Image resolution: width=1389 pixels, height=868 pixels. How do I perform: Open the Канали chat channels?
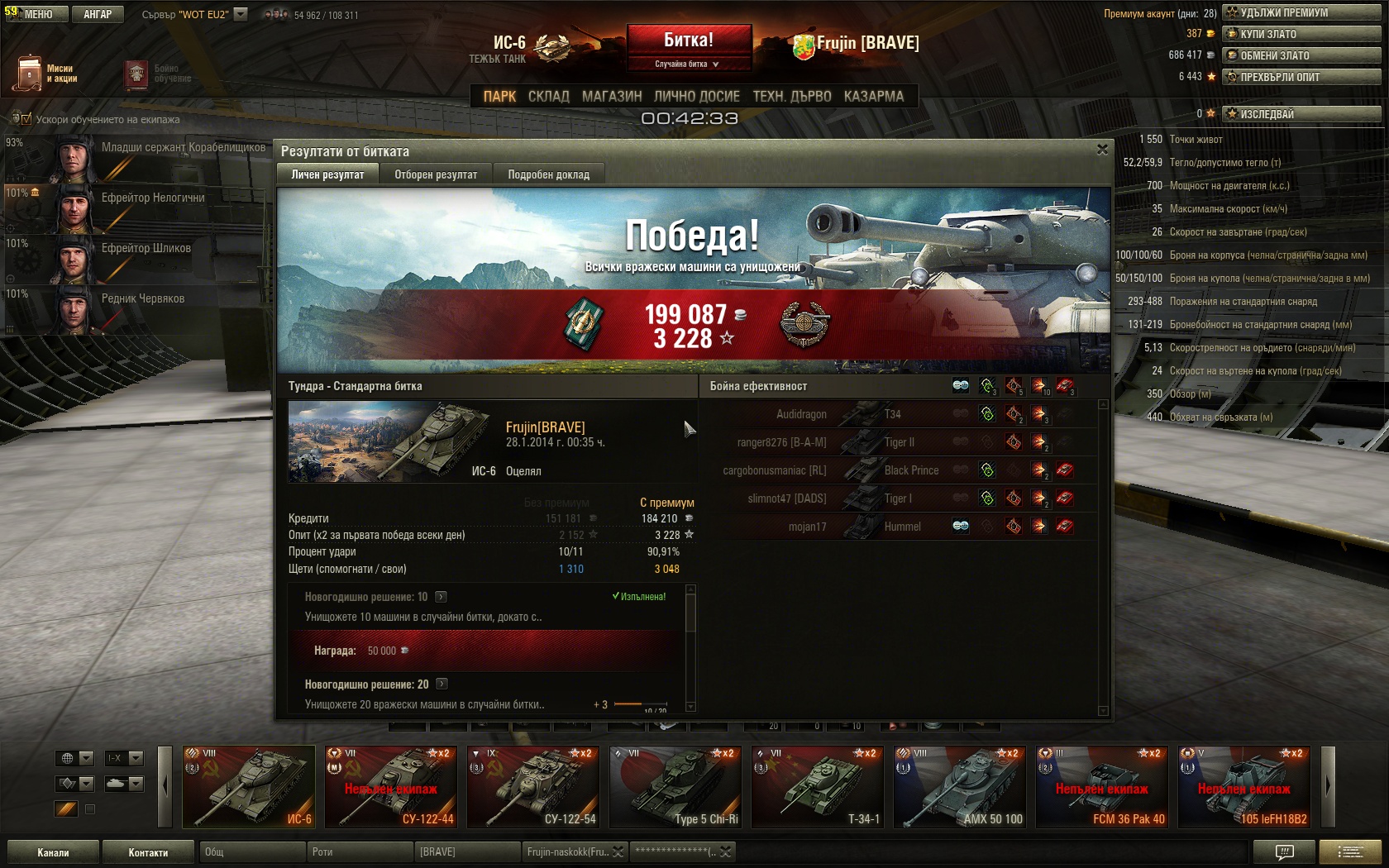[x=53, y=852]
